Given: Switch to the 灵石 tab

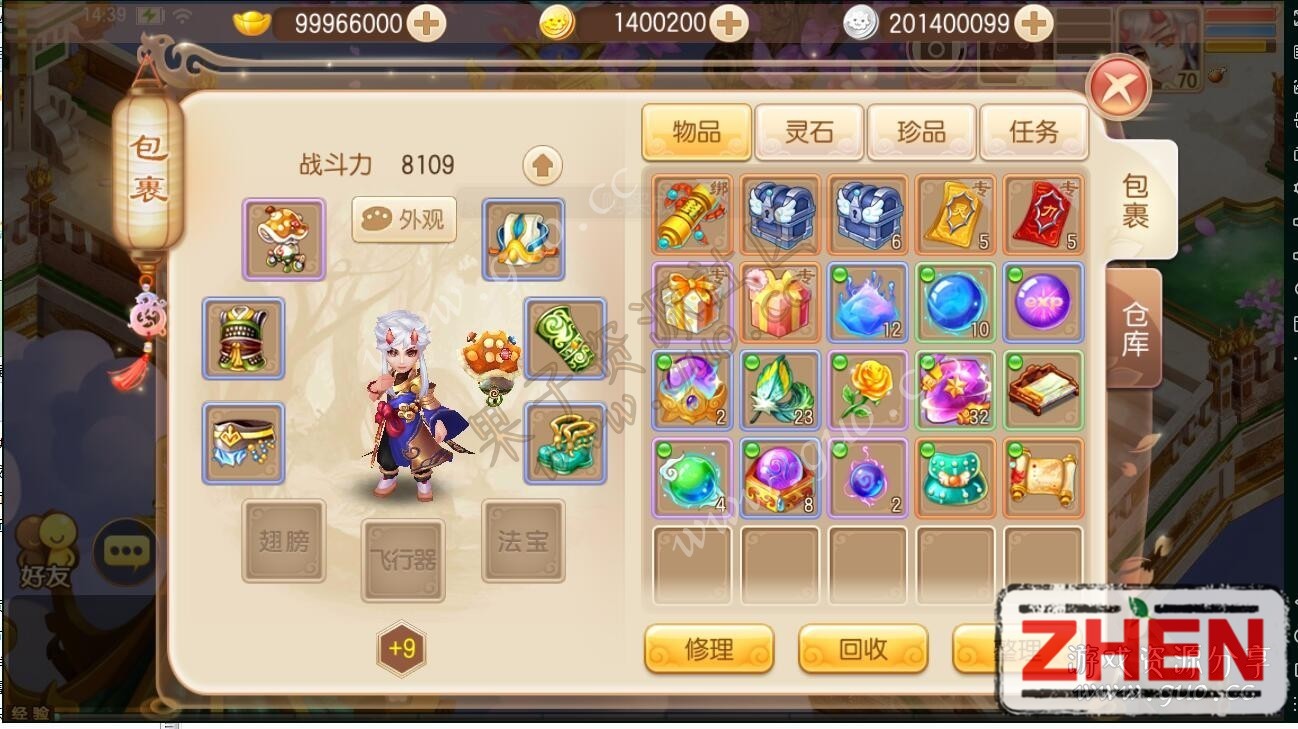Looking at the screenshot, I should click(809, 132).
